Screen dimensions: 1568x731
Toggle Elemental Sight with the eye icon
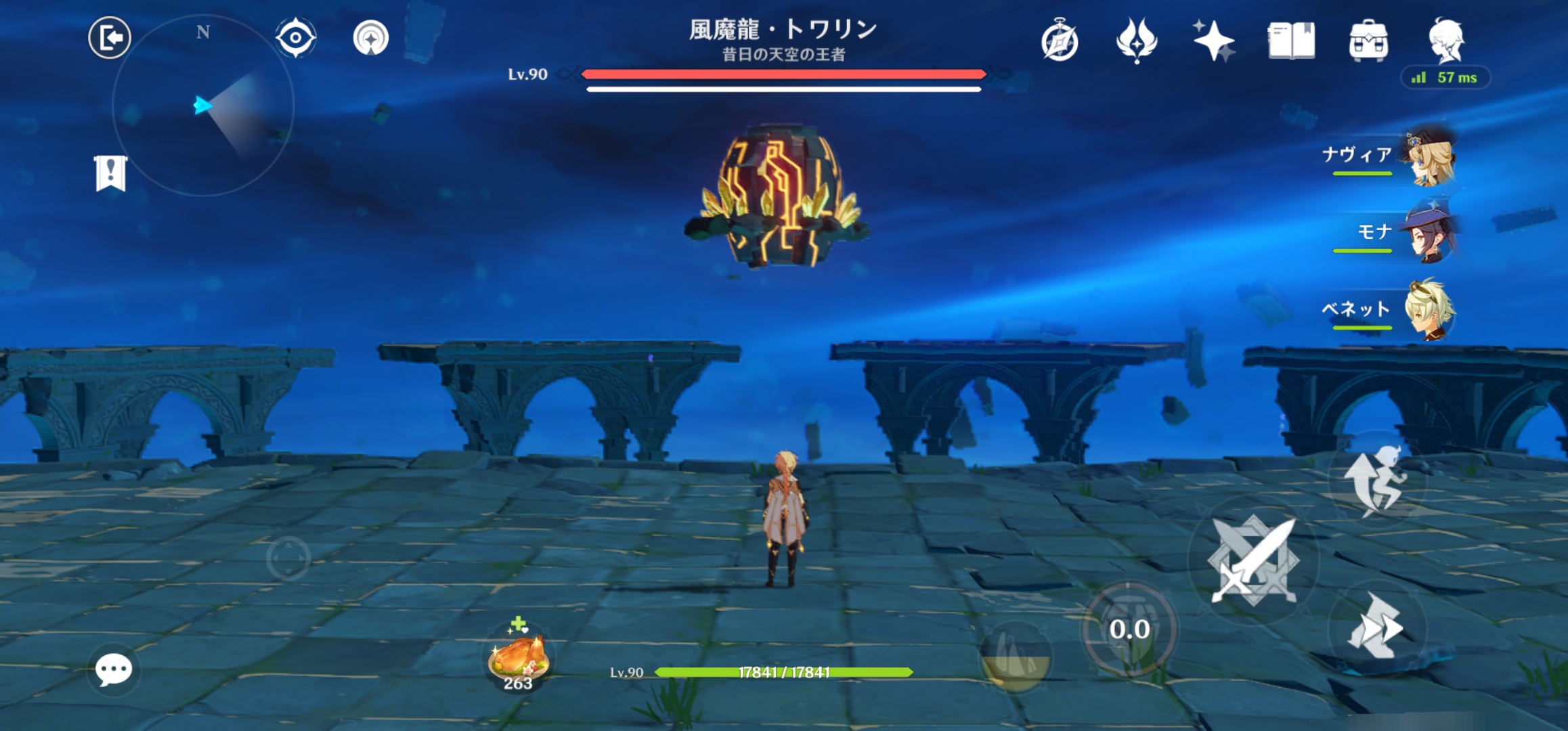click(x=295, y=39)
